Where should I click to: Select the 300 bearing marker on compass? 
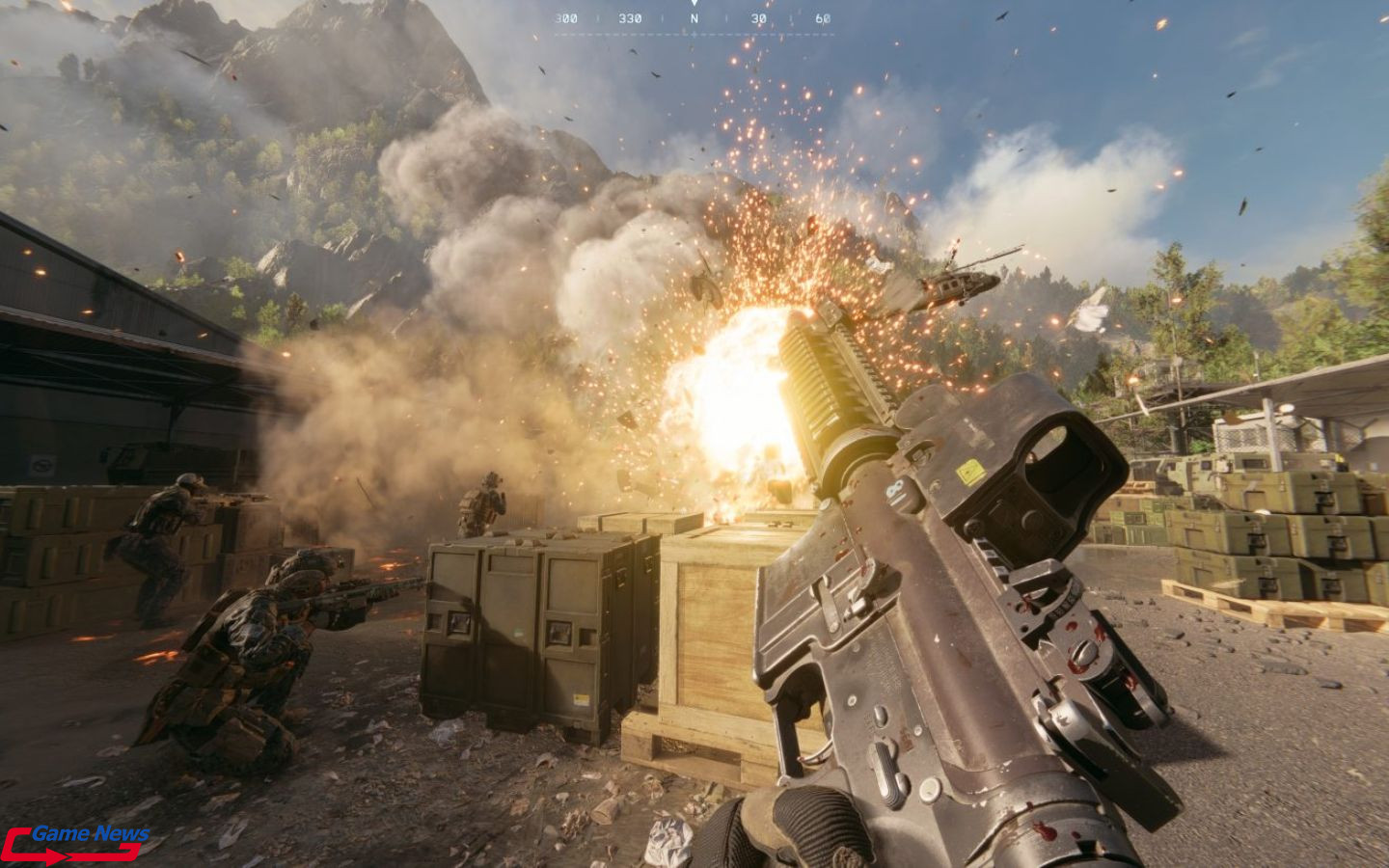tap(566, 17)
